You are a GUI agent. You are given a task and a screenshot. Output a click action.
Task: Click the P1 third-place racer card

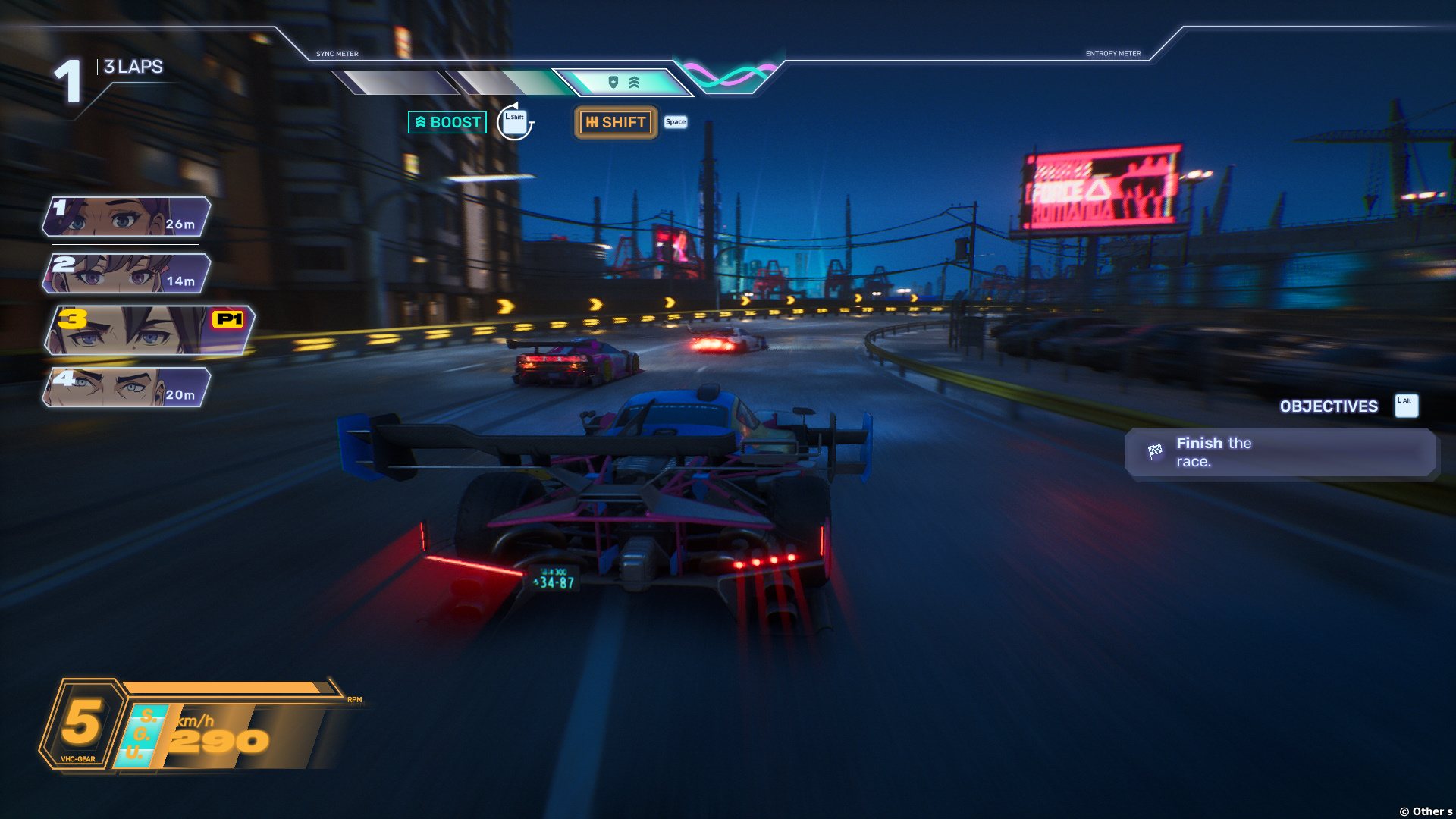tap(149, 331)
